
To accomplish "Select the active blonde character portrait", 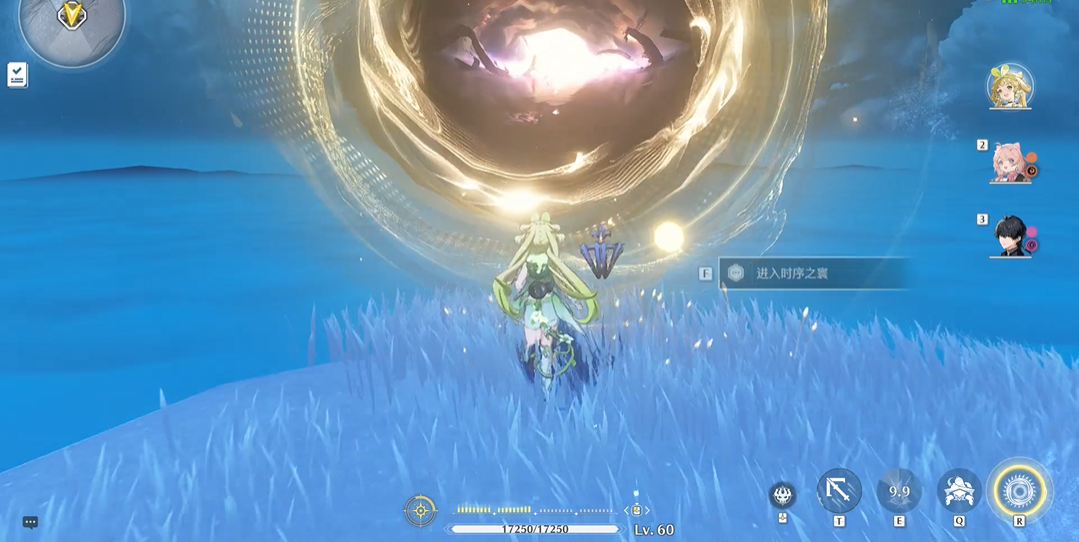I will (1010, 87).
